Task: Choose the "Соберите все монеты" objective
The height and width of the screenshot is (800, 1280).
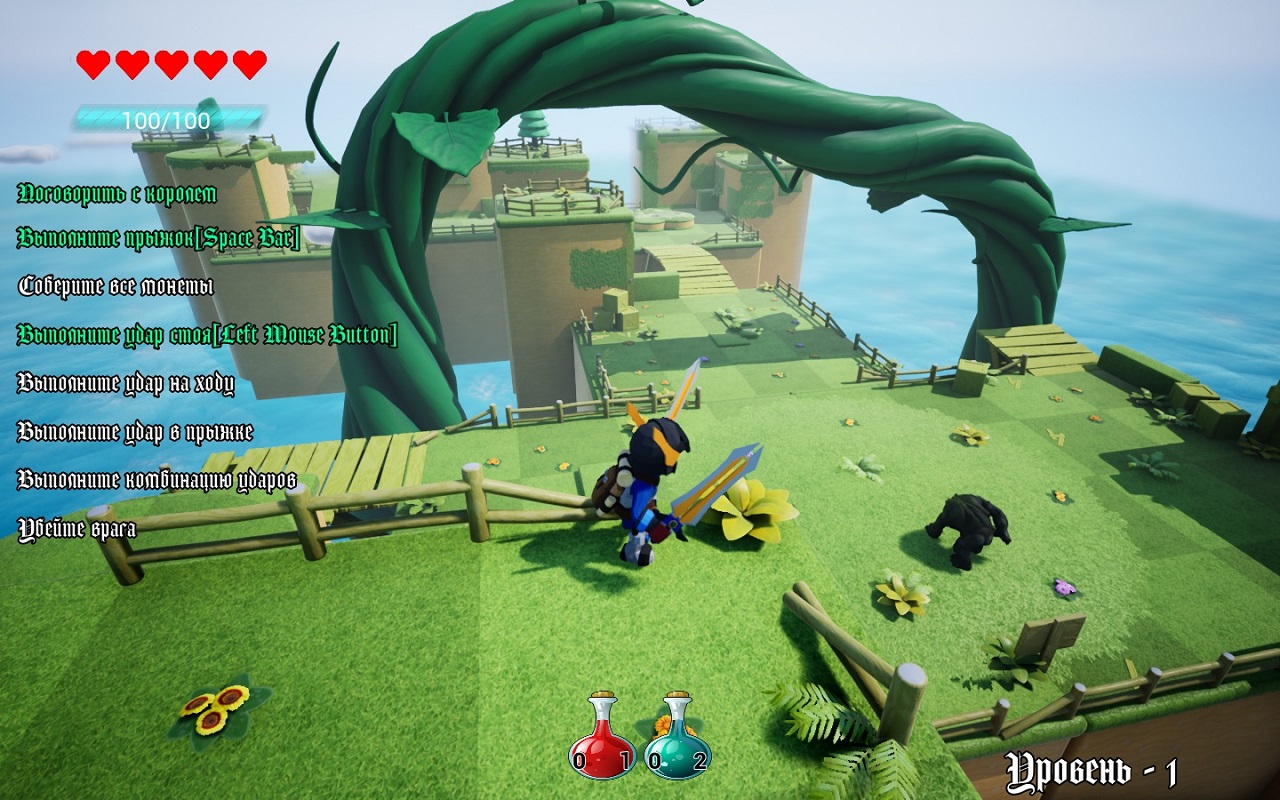Action: pos(116,286)
